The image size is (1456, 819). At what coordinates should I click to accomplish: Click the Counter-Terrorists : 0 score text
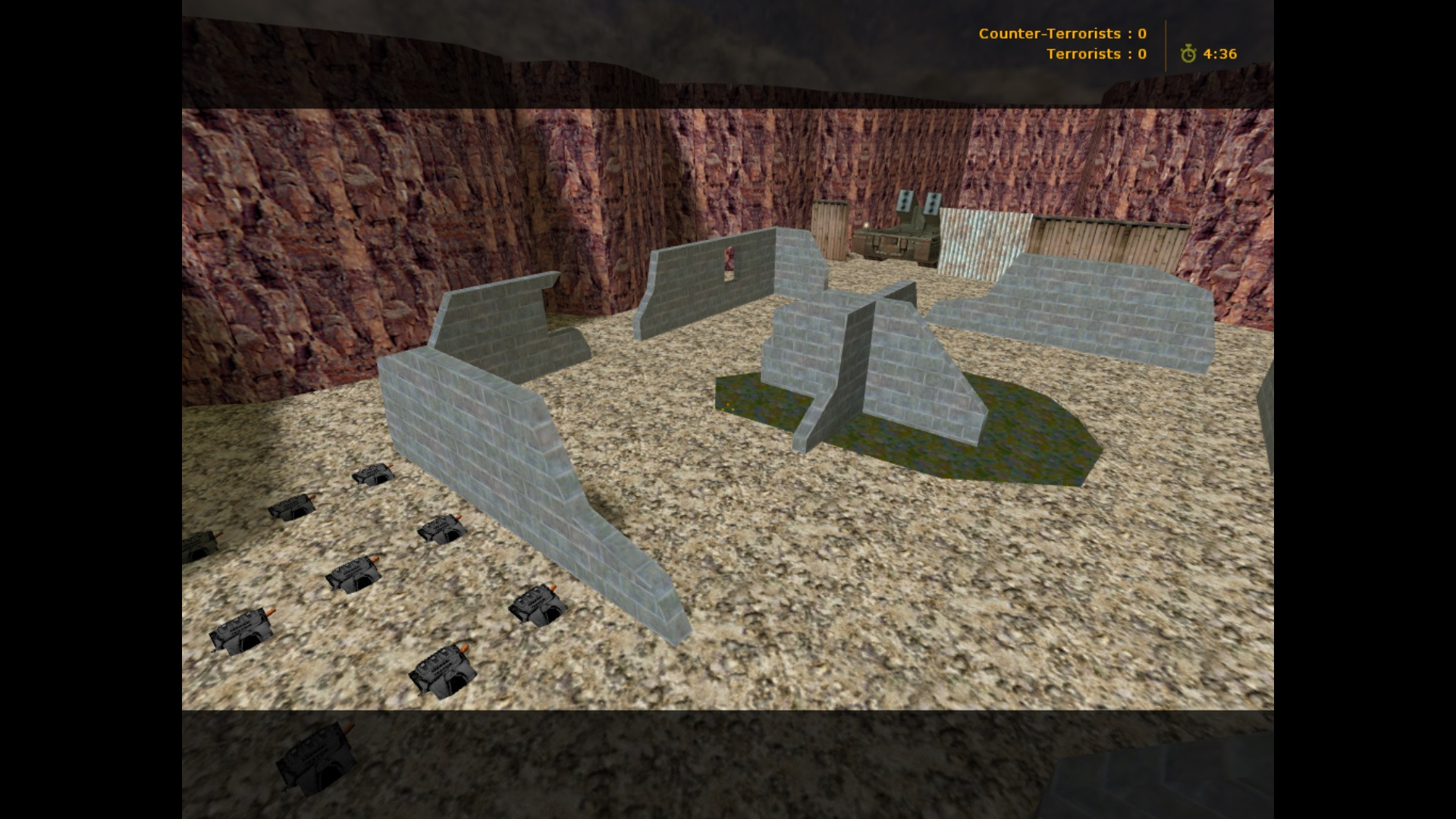pyautogui.click(x=1062, y=33)
